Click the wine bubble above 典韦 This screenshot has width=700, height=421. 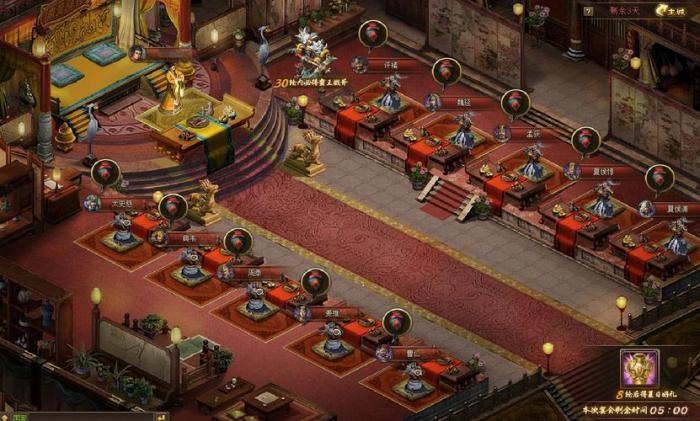coord(172,207)
